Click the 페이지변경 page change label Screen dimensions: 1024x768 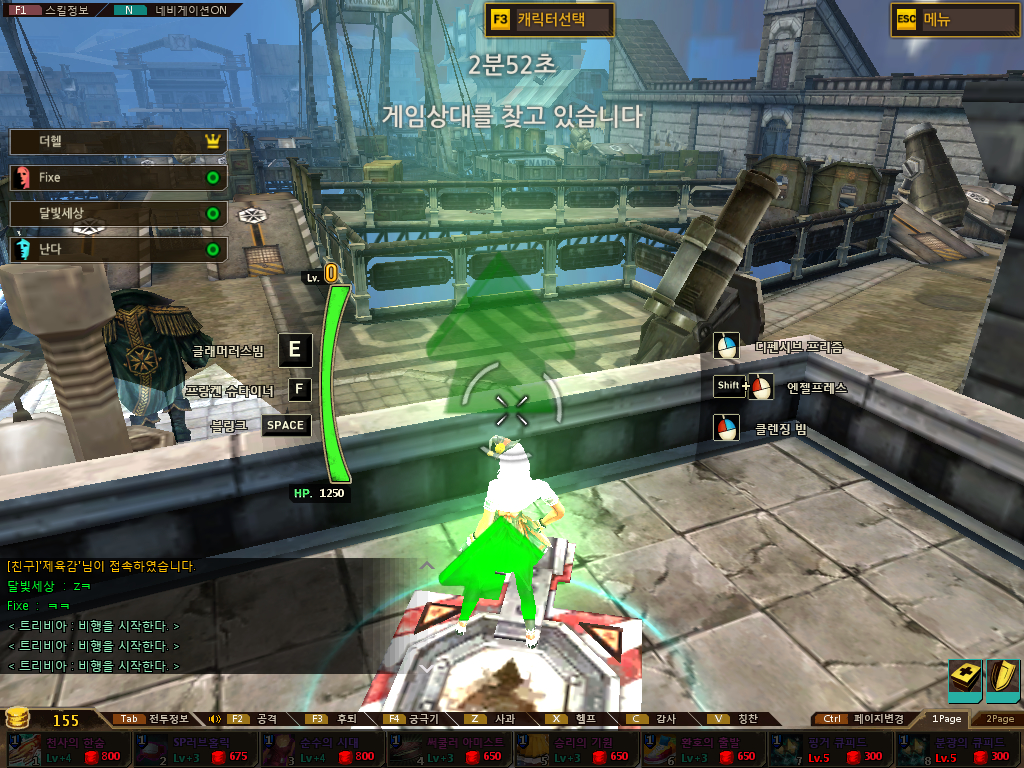pyautogui.click(x=879, y=719)
